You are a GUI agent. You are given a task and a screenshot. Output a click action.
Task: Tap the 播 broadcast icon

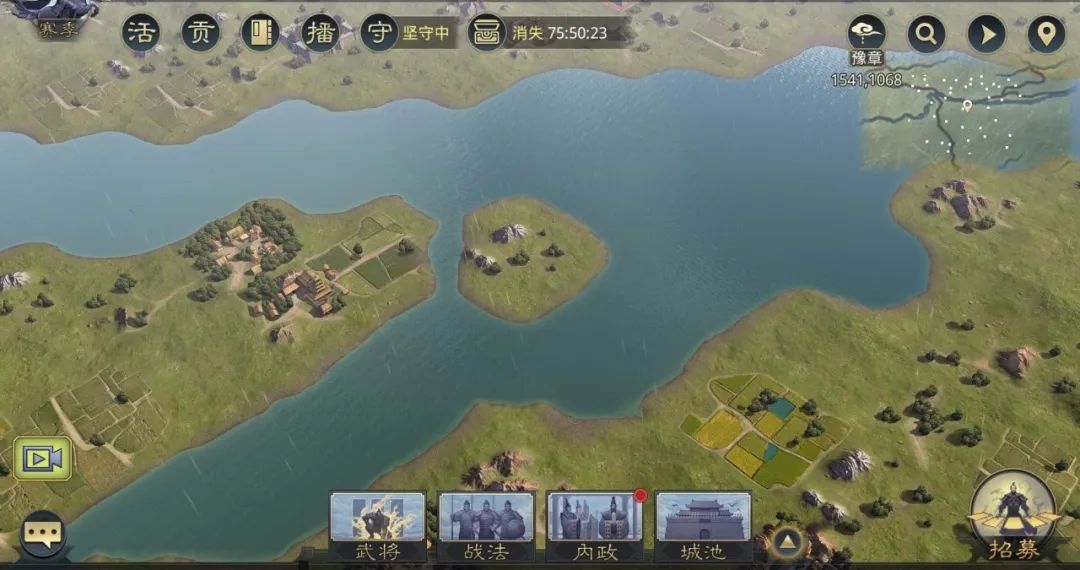tap(320, 33)
